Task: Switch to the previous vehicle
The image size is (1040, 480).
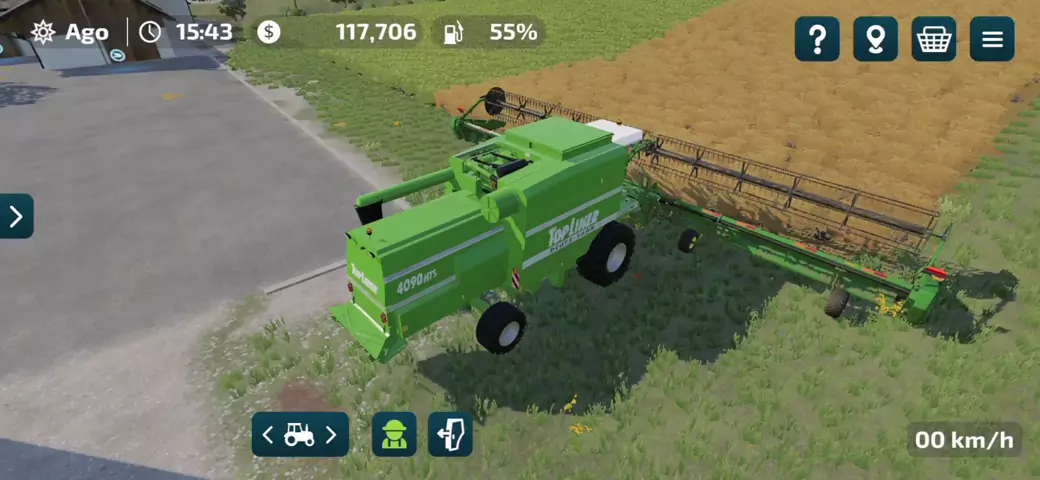Action: (x=268, y=435)
